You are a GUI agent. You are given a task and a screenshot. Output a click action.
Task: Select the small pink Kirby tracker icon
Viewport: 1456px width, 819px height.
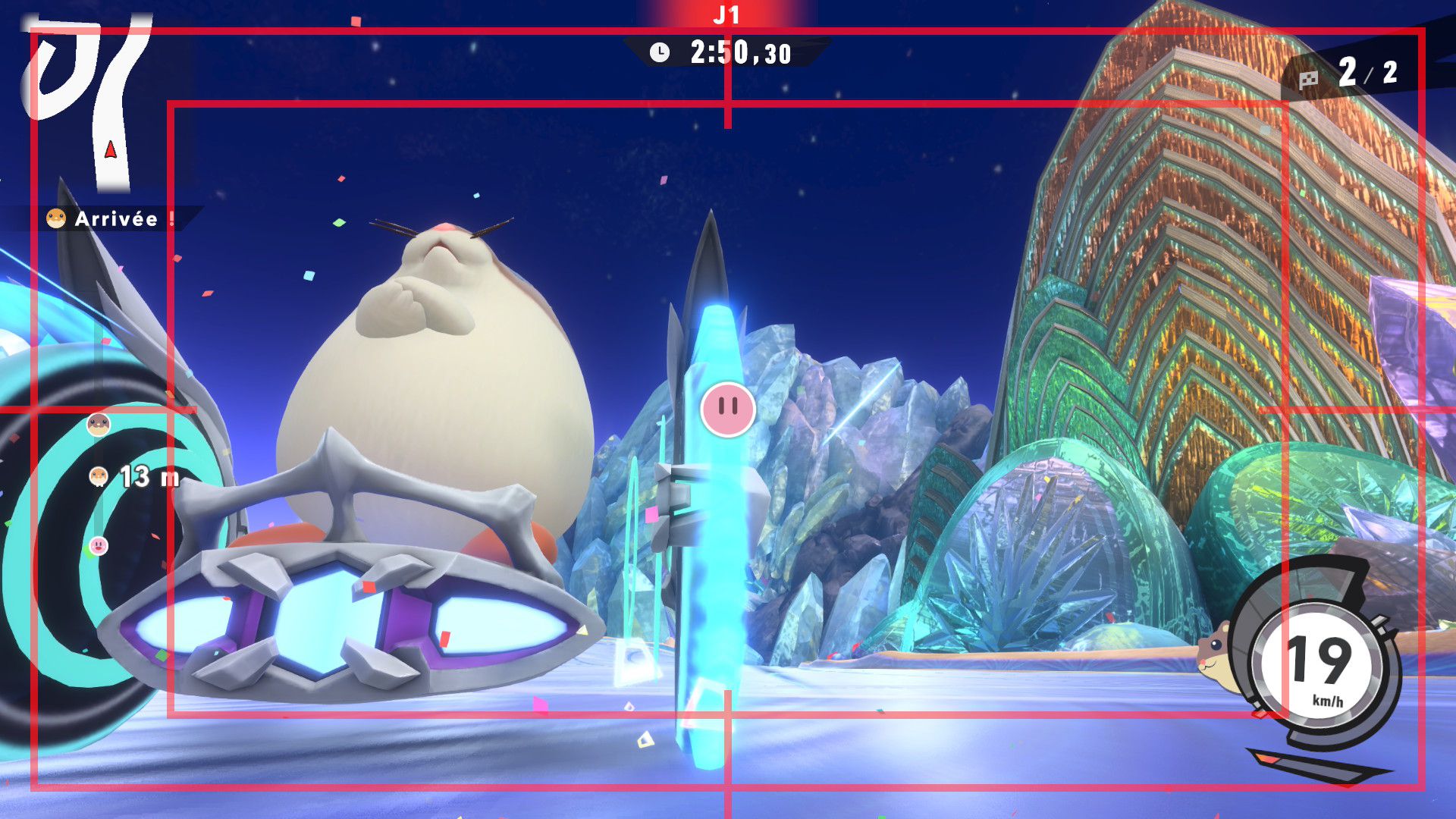[98, 545]
